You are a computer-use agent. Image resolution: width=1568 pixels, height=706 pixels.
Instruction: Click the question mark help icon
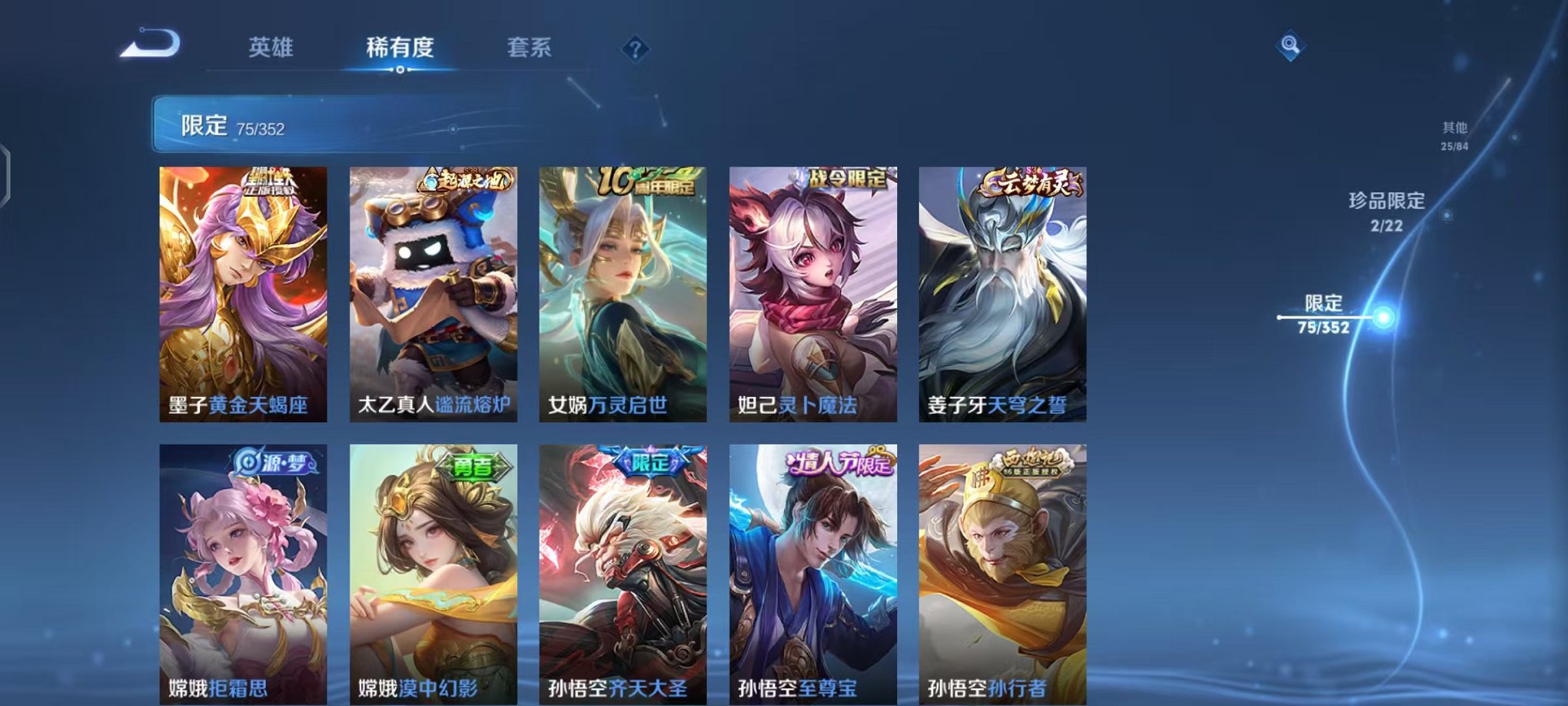pyautogui.click(x=635, y=49)
